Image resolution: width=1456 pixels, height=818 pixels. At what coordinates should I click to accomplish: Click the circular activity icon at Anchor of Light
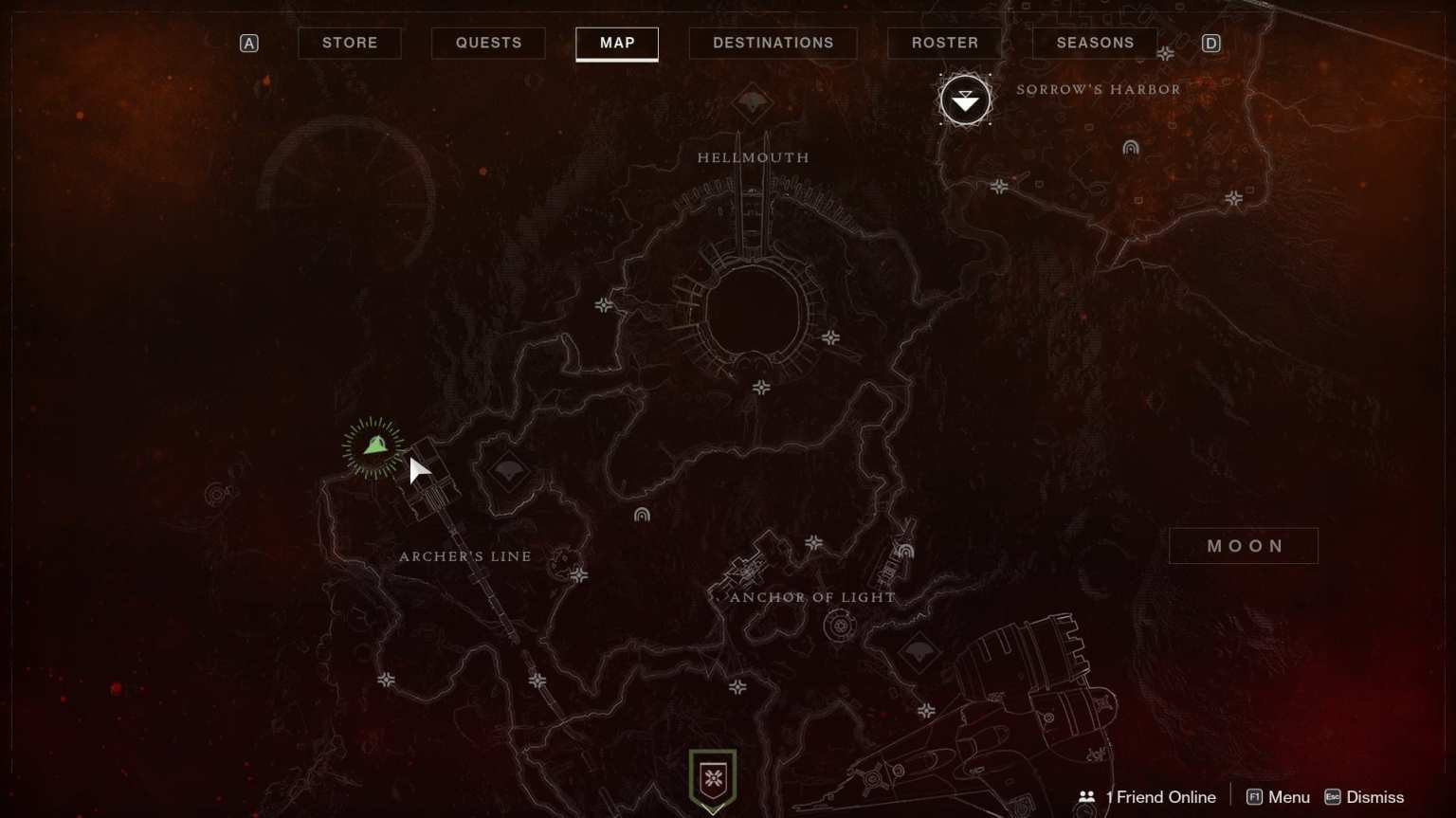tap(838, 625)
